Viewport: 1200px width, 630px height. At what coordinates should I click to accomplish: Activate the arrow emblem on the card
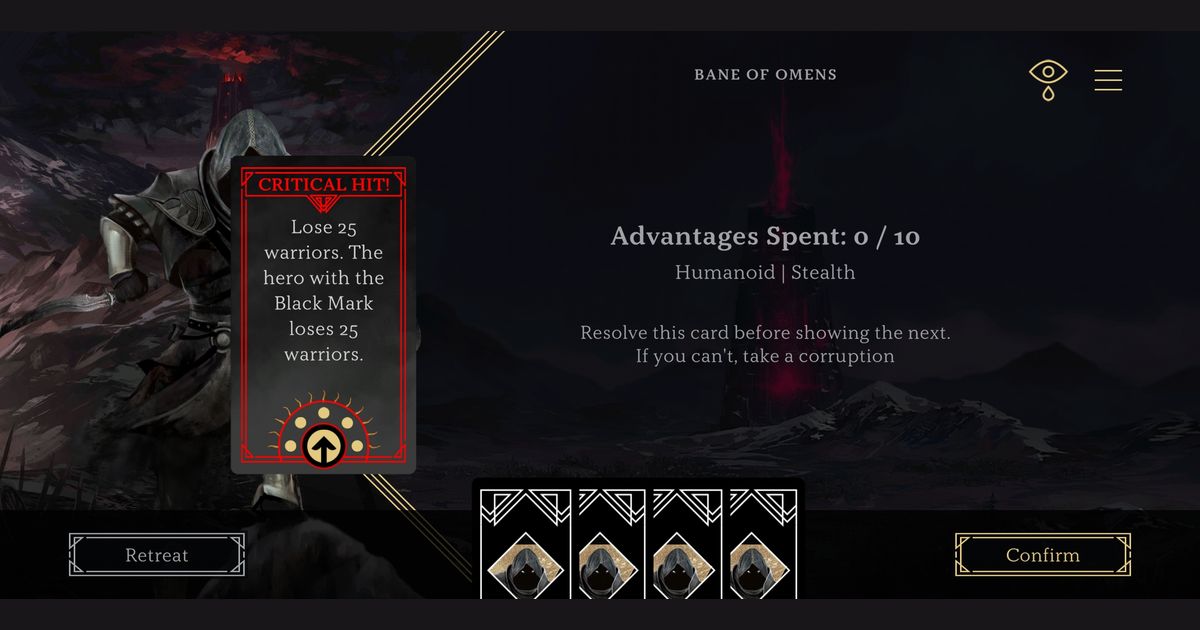323,445
